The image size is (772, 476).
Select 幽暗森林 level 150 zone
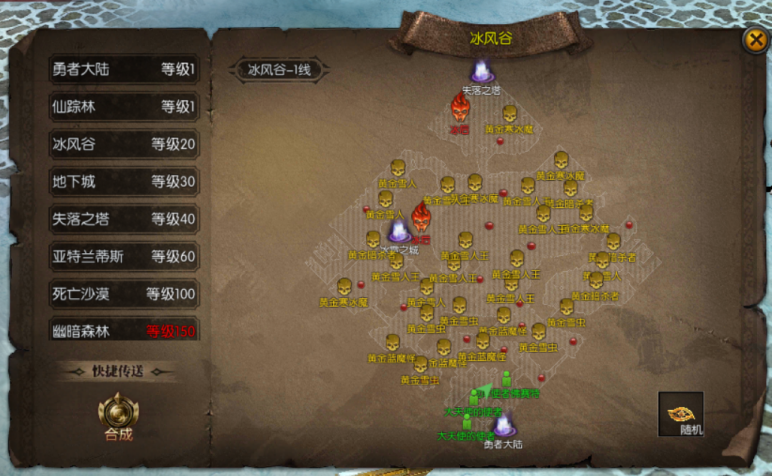pyautogui.click(x=124, y=331)
